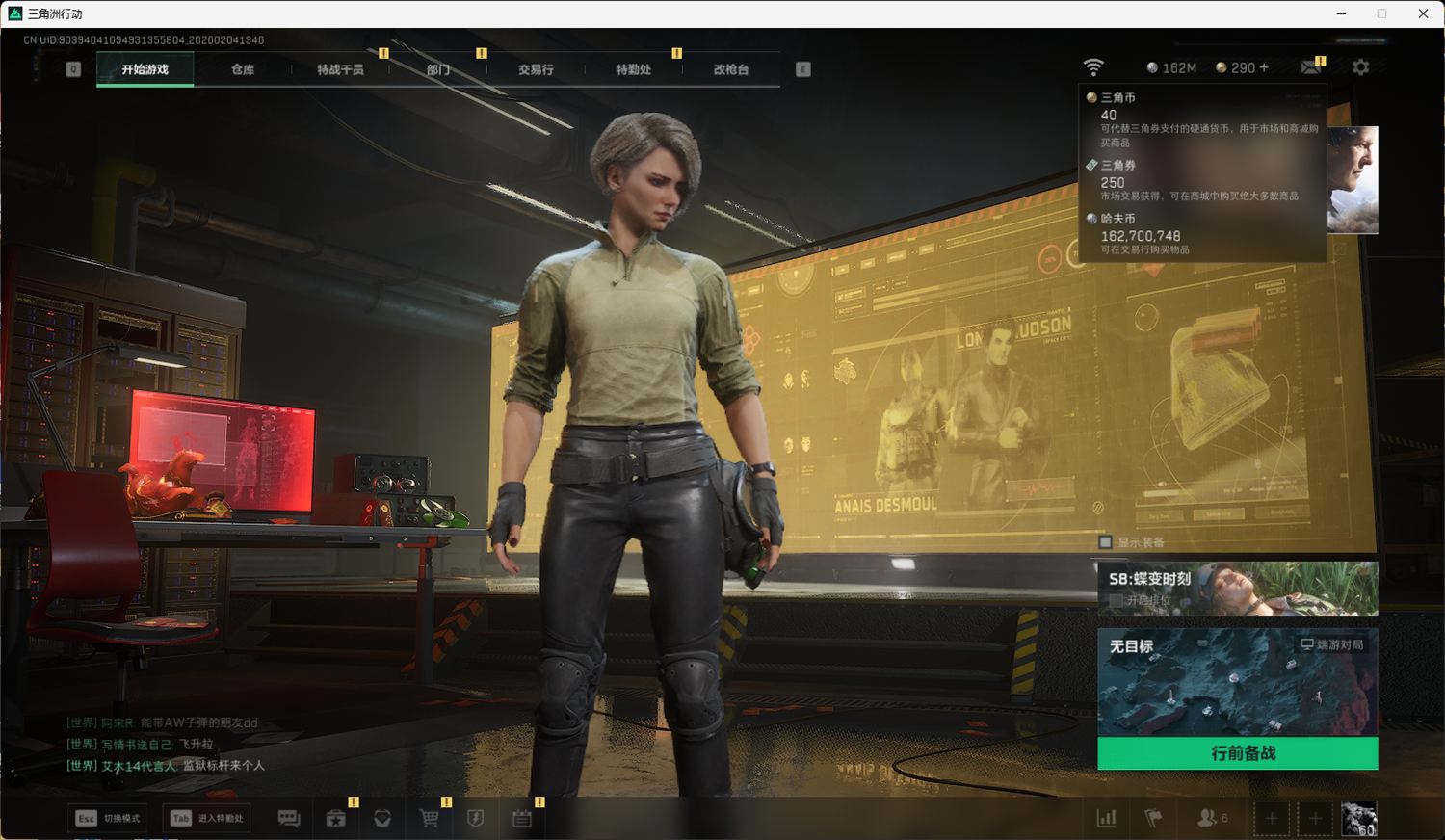The height and width of the screenshot is (840, 1445).
Task: Open the calendar events icon
Action: point(522,818)
